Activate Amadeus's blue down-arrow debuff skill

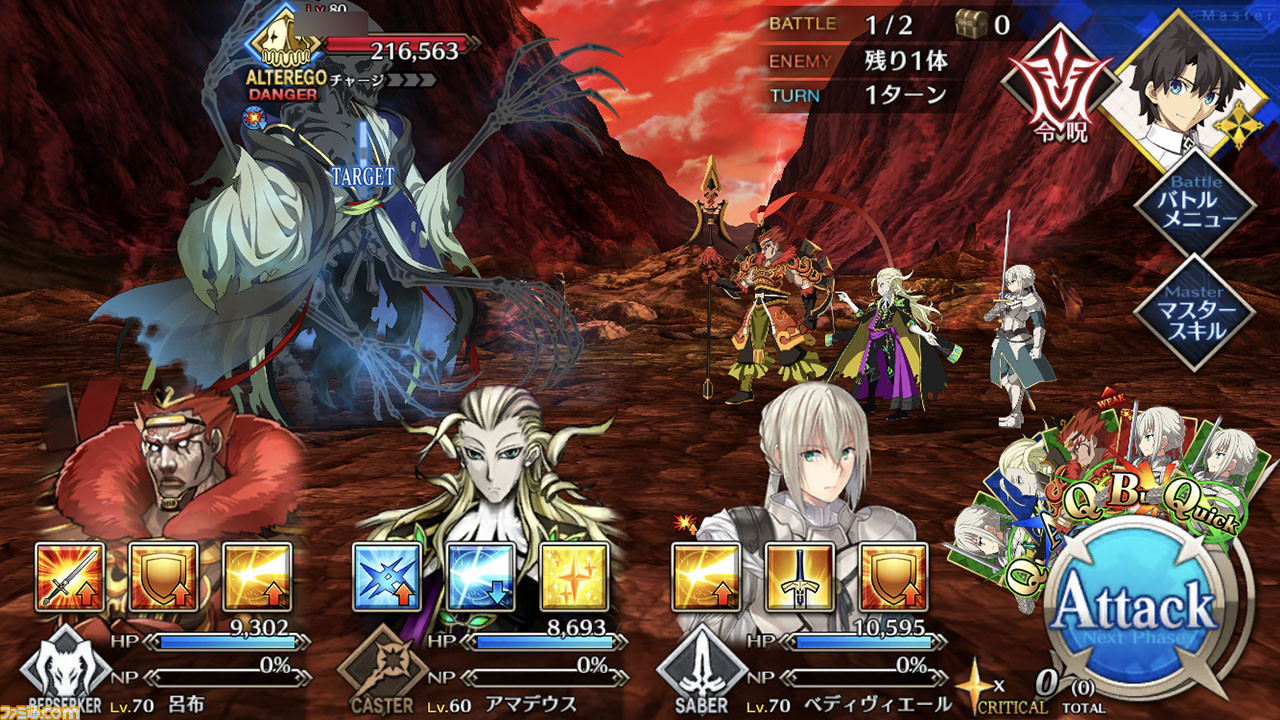point(481,577)
